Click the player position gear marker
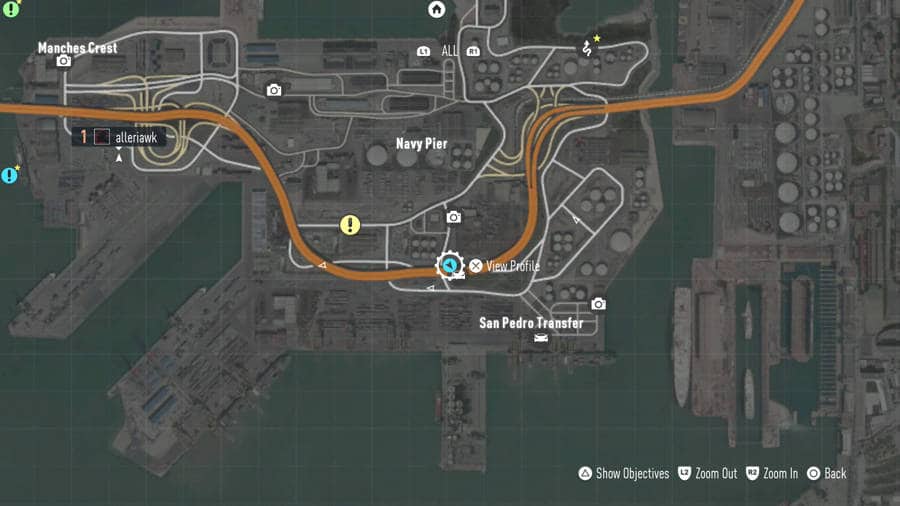Viewport: 900px width, 506px height. click(x=451, y=265)
